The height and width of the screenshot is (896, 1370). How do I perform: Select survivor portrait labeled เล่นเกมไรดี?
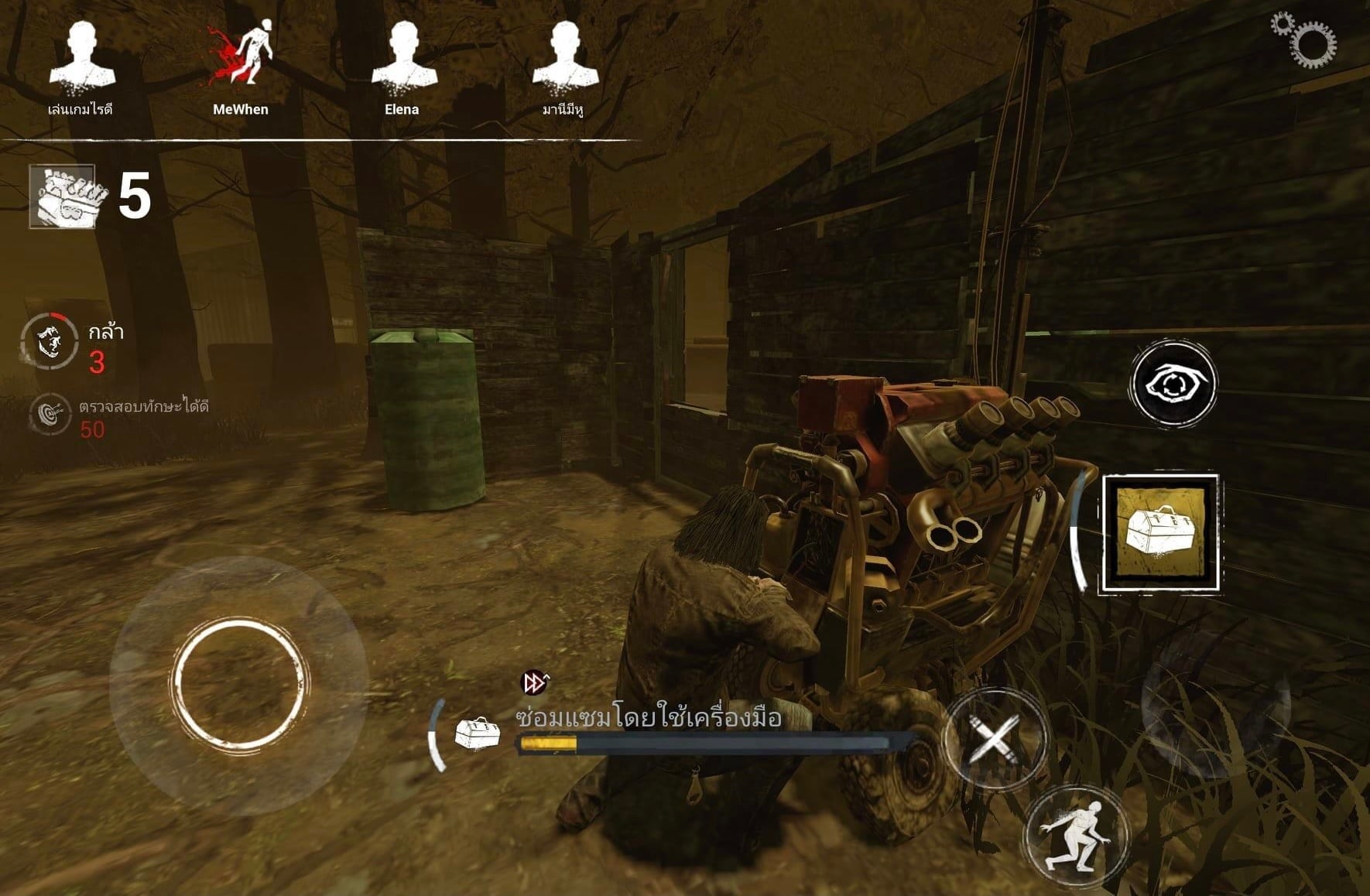pyautogui.click(x=81, y=58)
